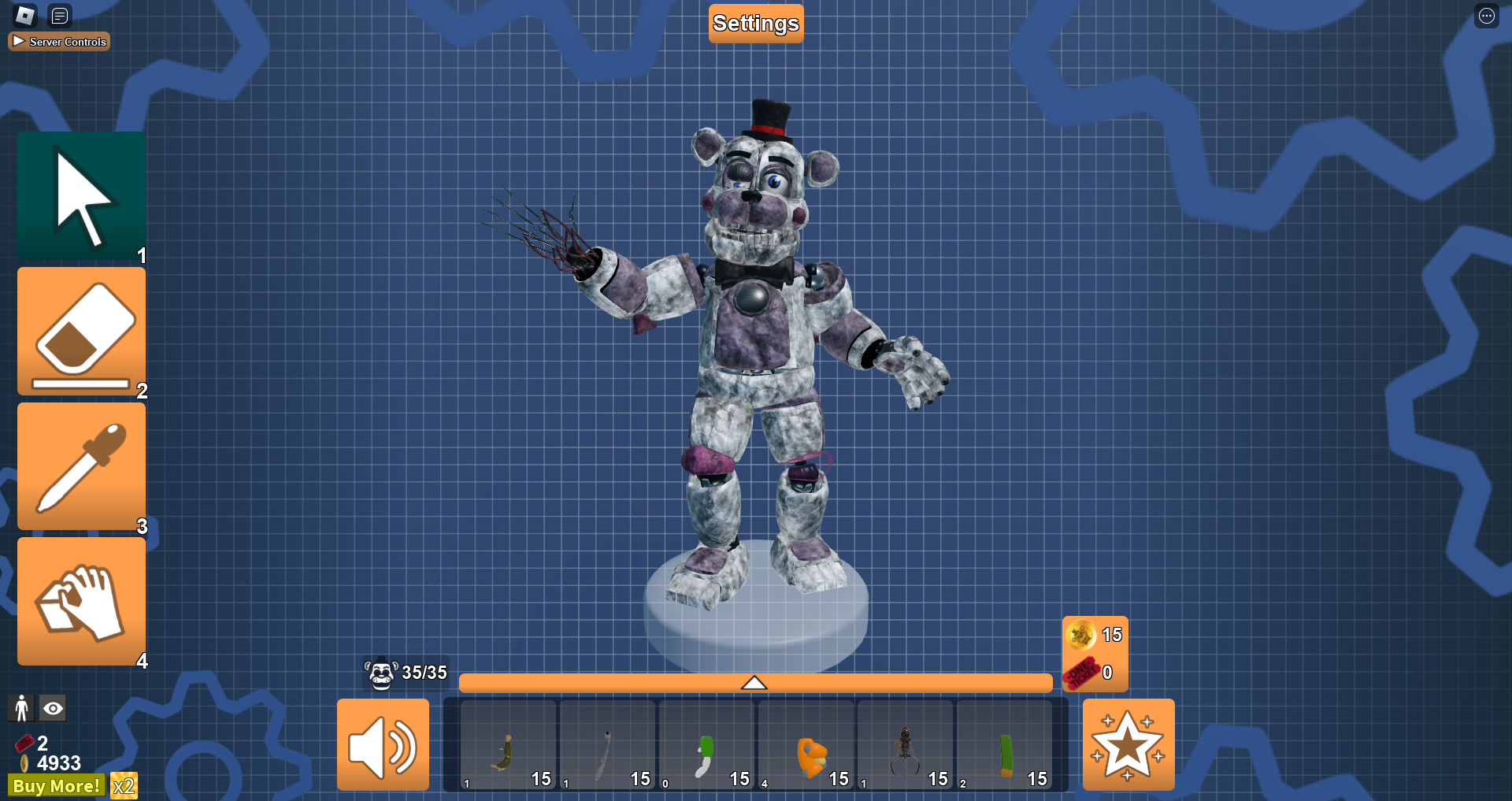Activate the Grab hand tool numbered 4
Viewport: 1512px width, 801px height.
[x=81, y=601]
